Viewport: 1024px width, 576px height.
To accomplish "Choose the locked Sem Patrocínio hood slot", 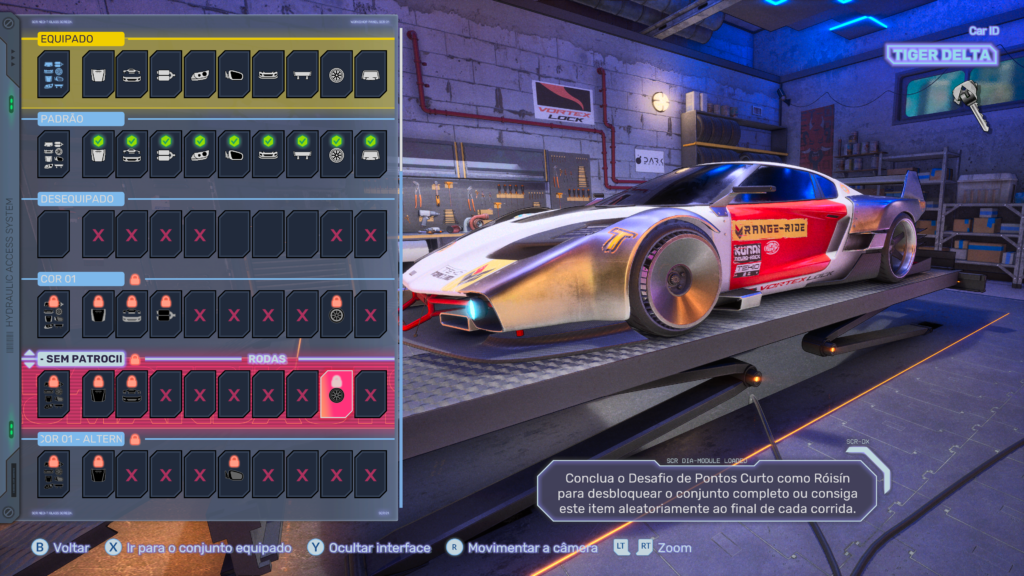I will click(98, 394).
